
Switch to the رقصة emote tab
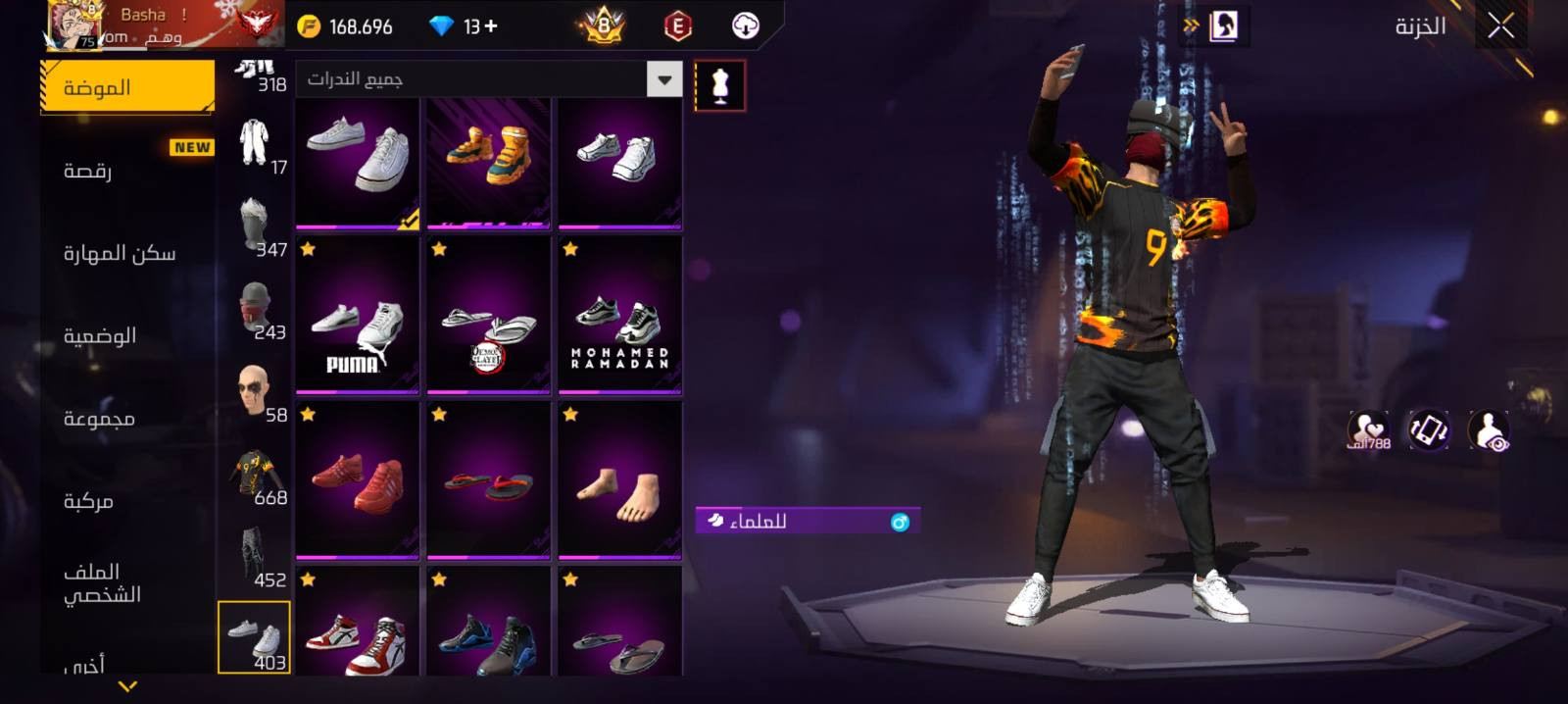point(88,171)
